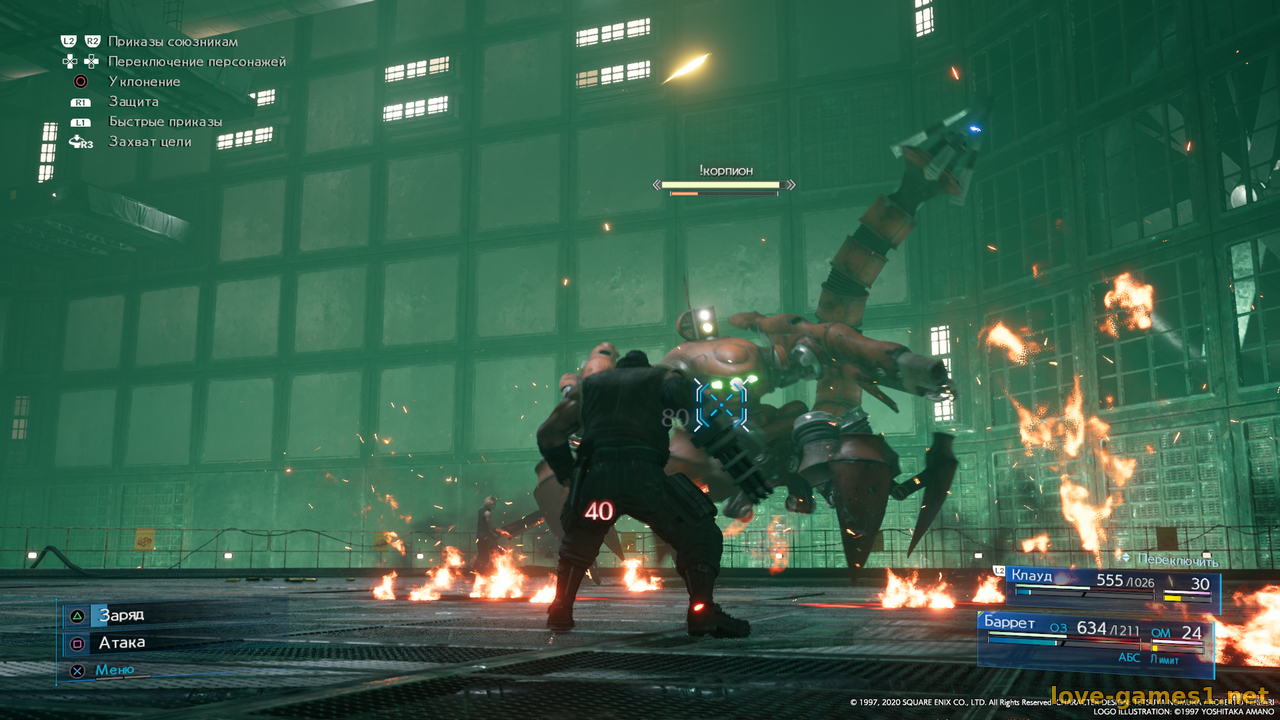Open the love-games1.net watermark link
Viewport: 1280px width, 720px height.
click(1160, 696)
